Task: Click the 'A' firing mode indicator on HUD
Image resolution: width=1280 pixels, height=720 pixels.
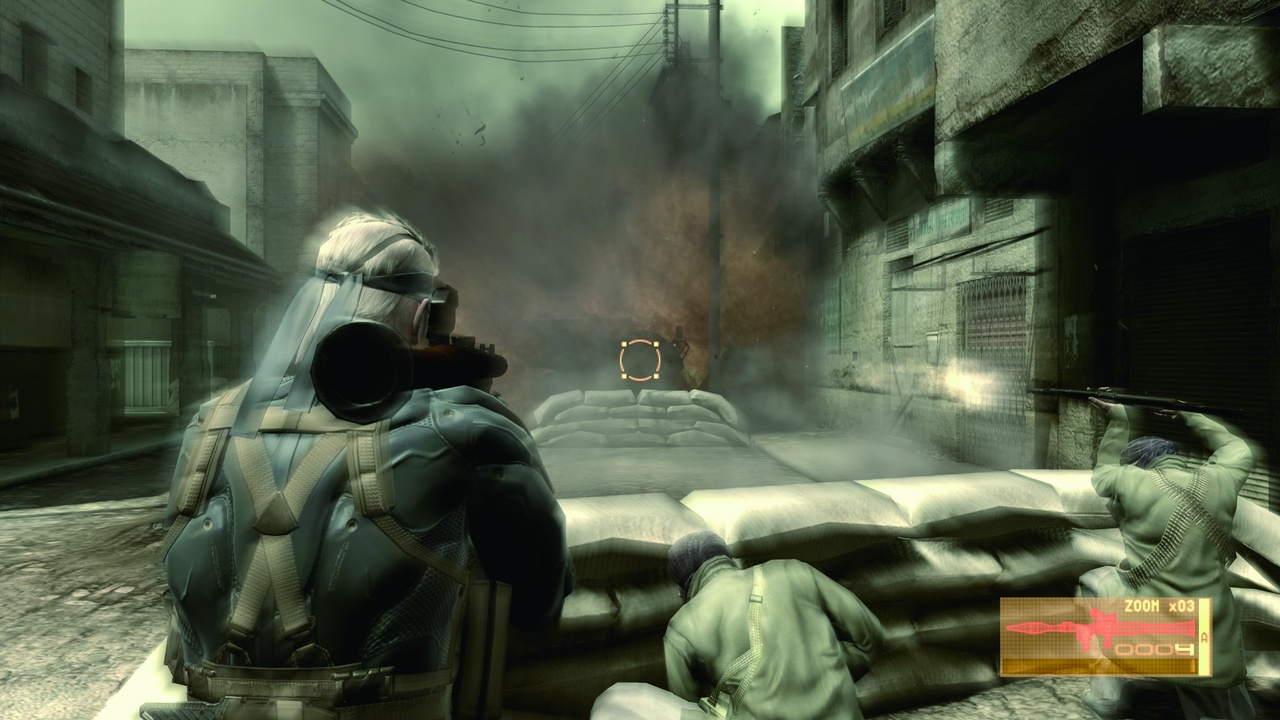Action: pyautogui.click(x=1204, y=638)
